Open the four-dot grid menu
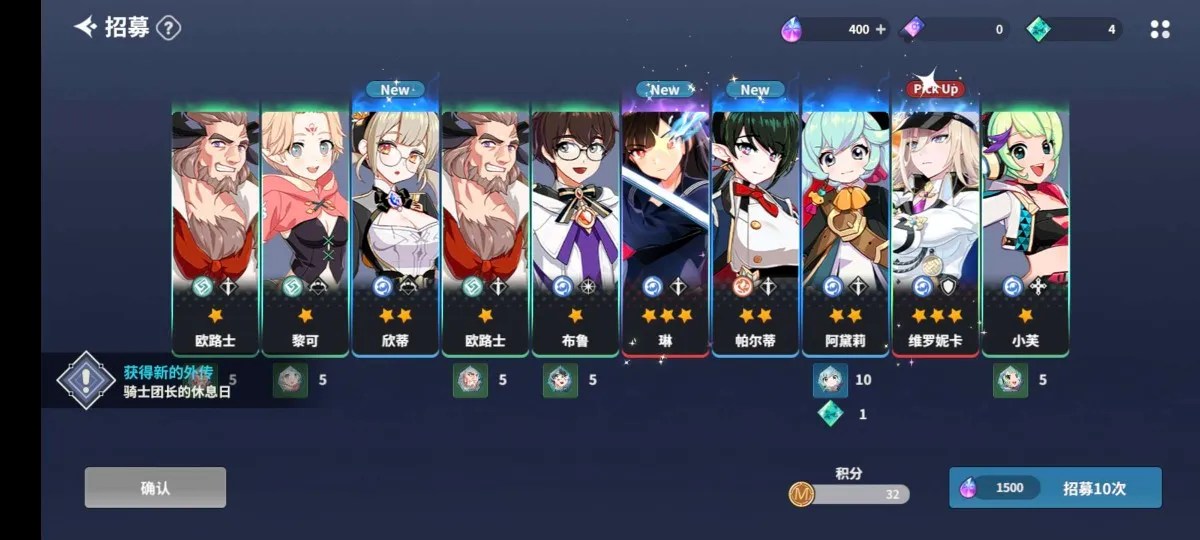This screenshot has width=1200, height=540. [1160, 29]
